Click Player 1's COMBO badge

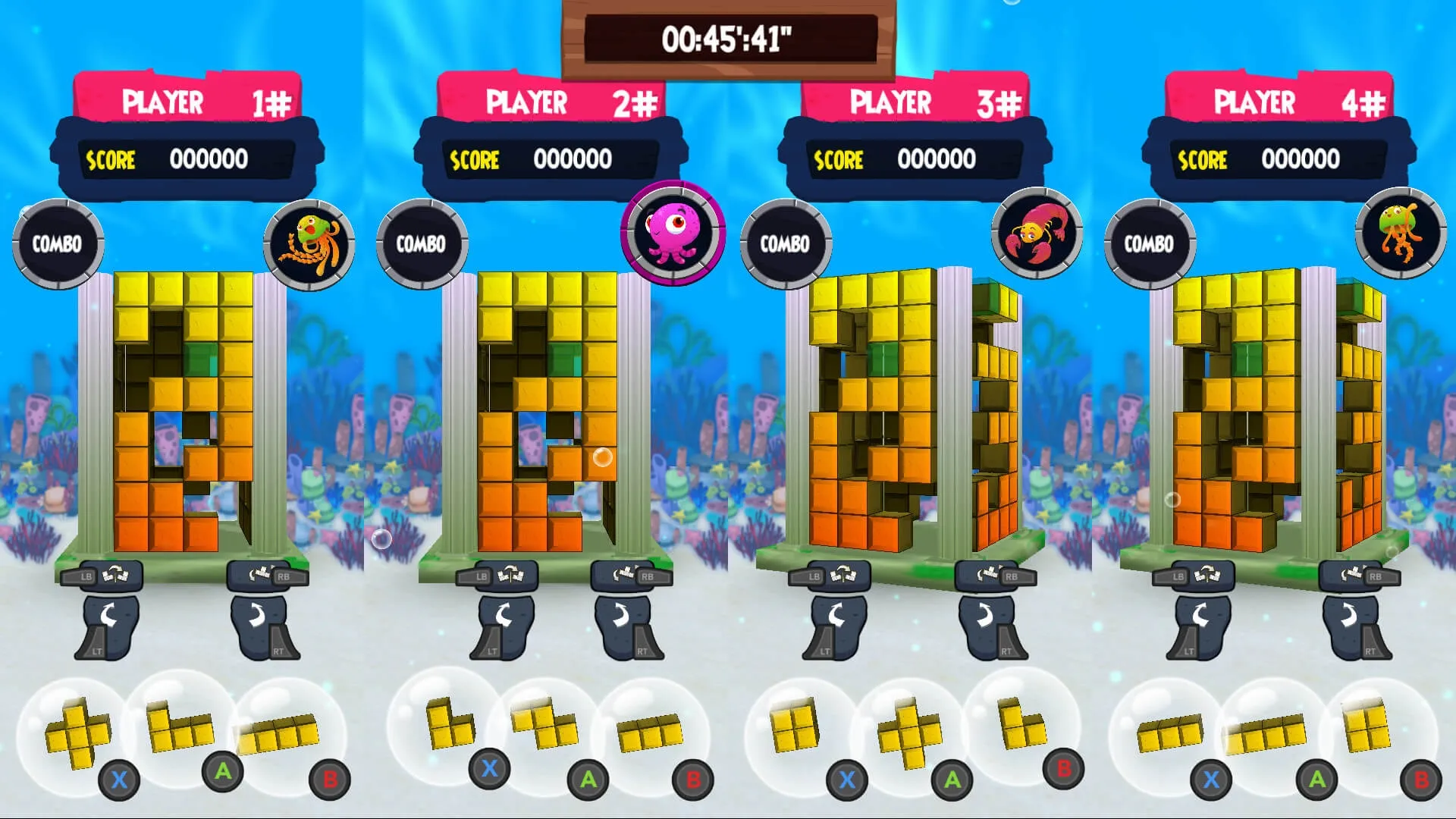tap(58, 243)
